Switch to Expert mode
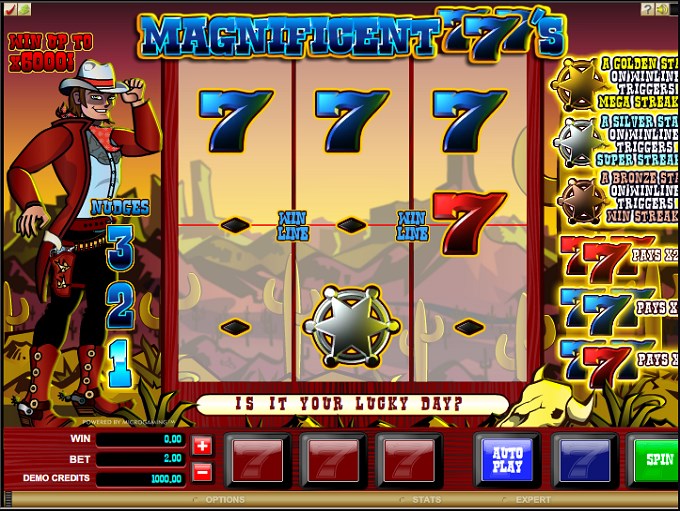The width and height of the screenshot is (680, 511). pyautogui.click(x=532, y=499)
